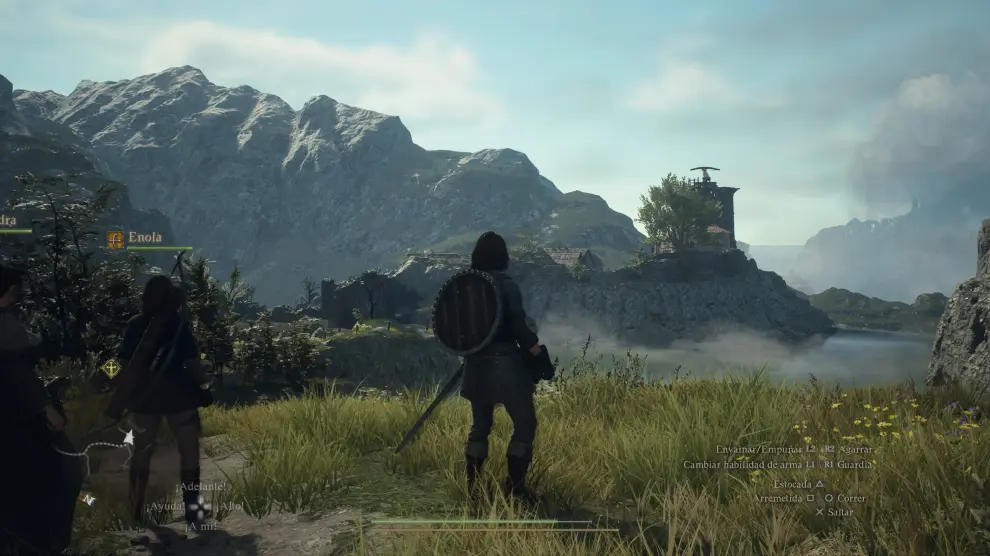This screenshot has width=990, height=556.
Task: Choose the ¡Adelante! pawn command
Action: (201, 487)
